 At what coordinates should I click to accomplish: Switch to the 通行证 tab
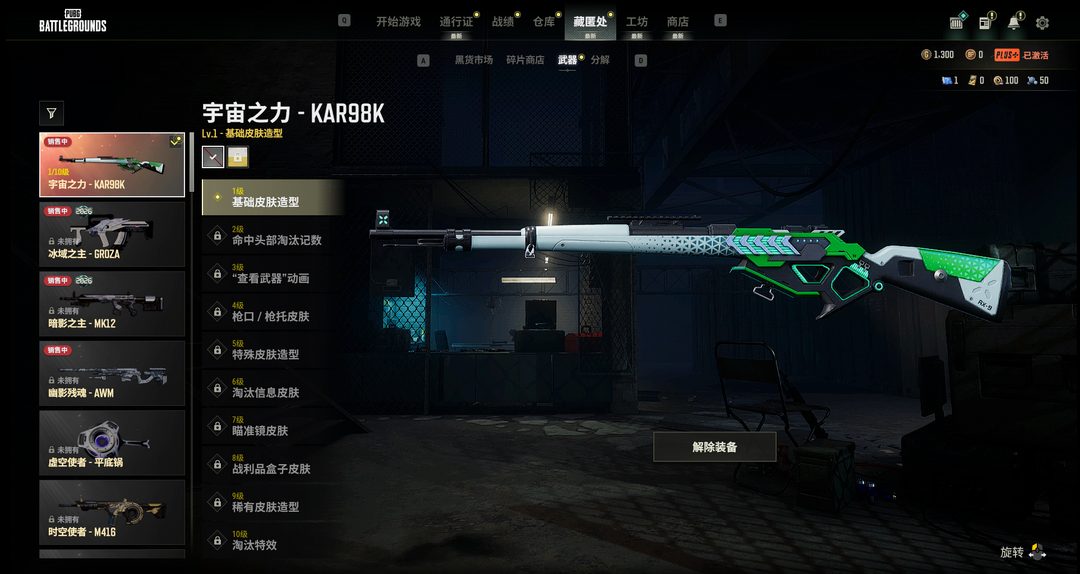456,21
